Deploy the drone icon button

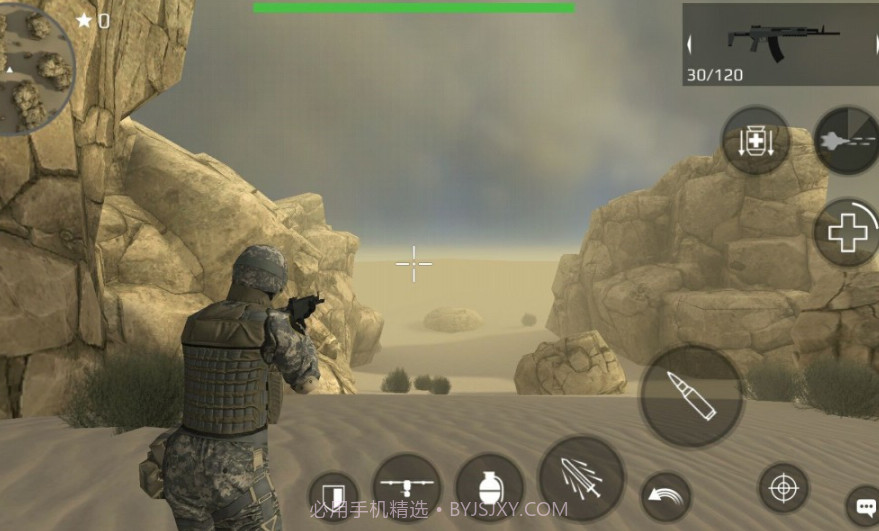click(407, 487)
